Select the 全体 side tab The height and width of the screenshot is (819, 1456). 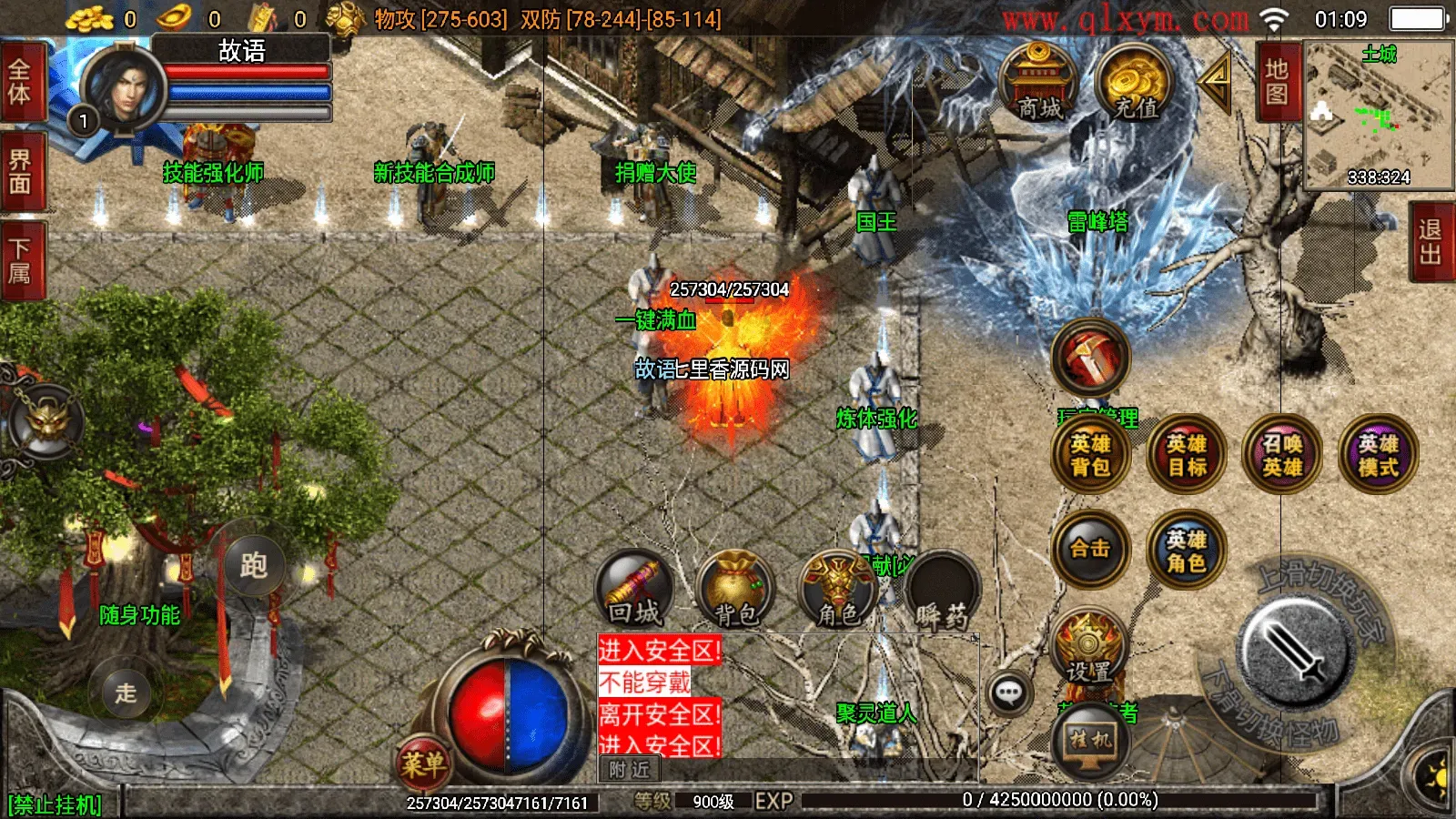click(x=20, y=81)
